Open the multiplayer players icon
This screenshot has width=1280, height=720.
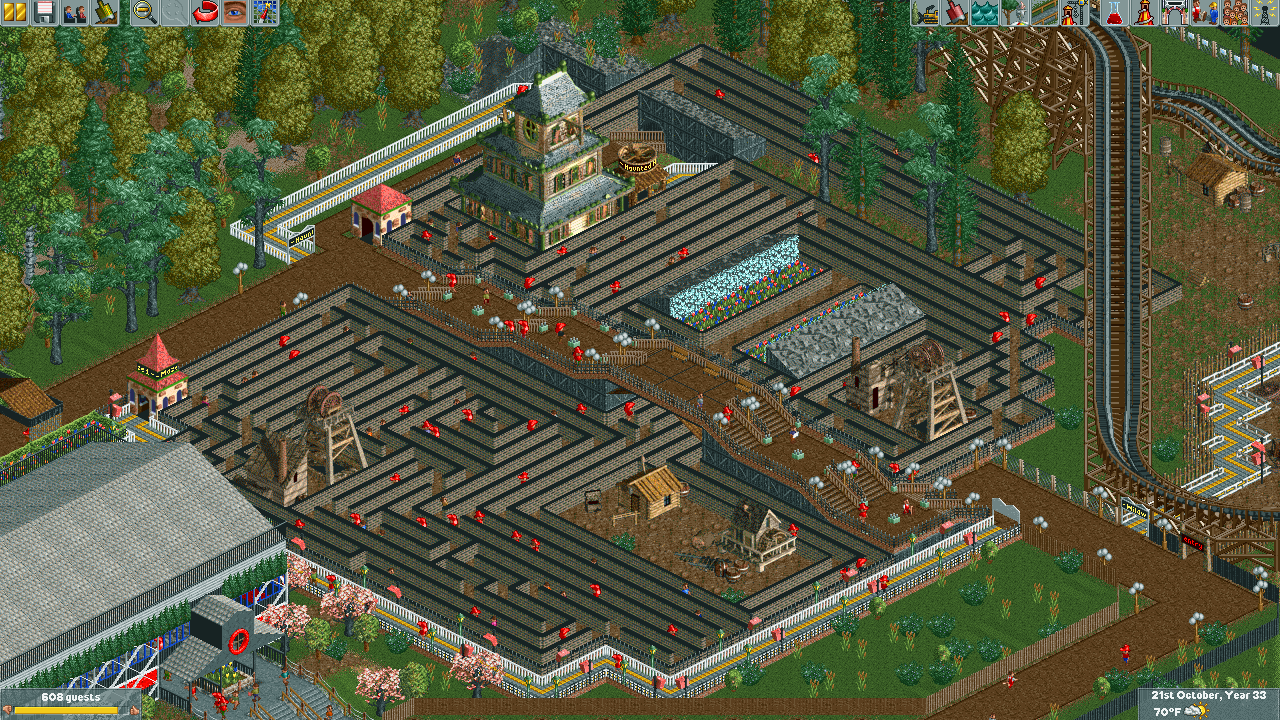pos(74,12)
